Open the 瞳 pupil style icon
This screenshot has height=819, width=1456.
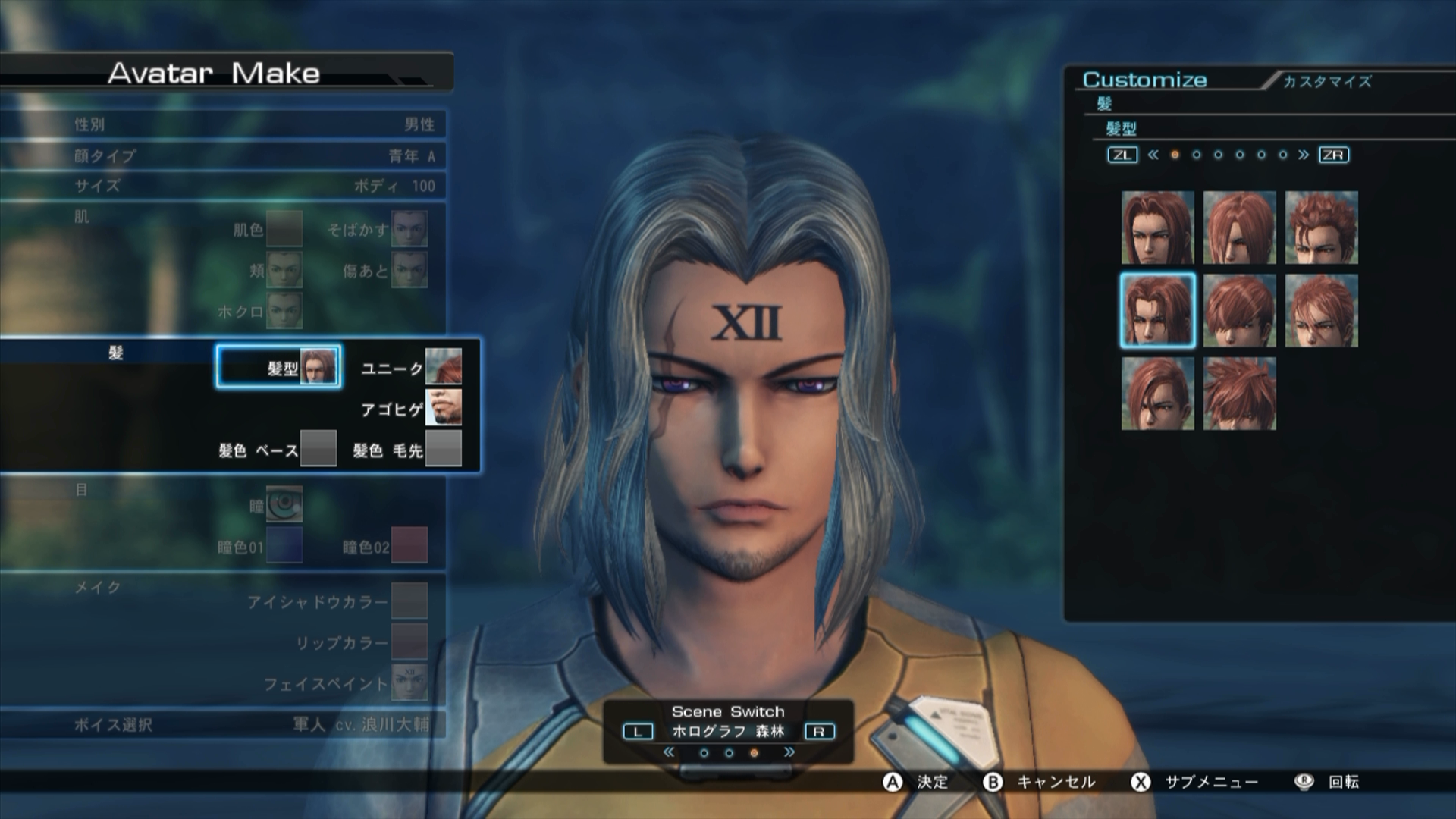pyautogui.click(x=284, y=504)
